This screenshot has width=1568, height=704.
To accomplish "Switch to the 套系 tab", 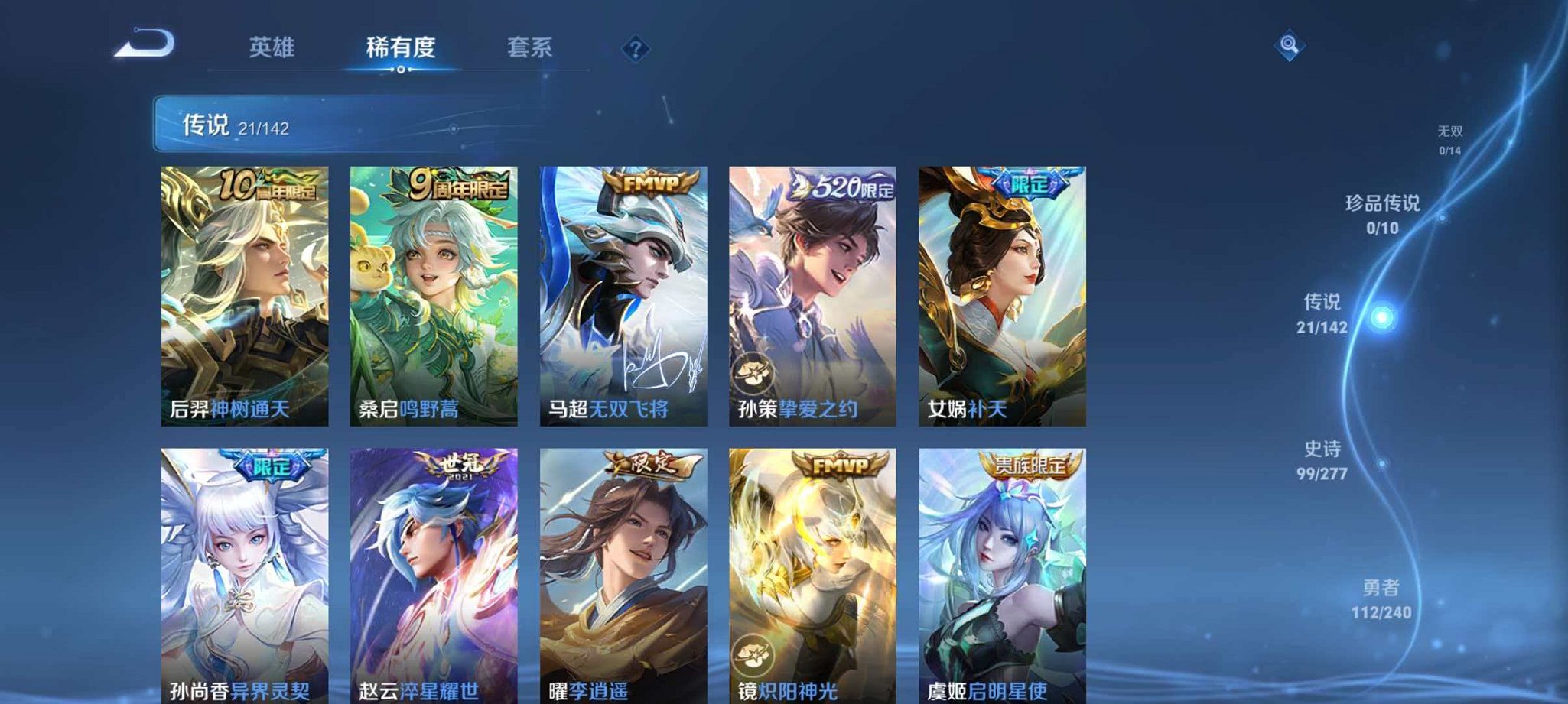I will point(529,47).
